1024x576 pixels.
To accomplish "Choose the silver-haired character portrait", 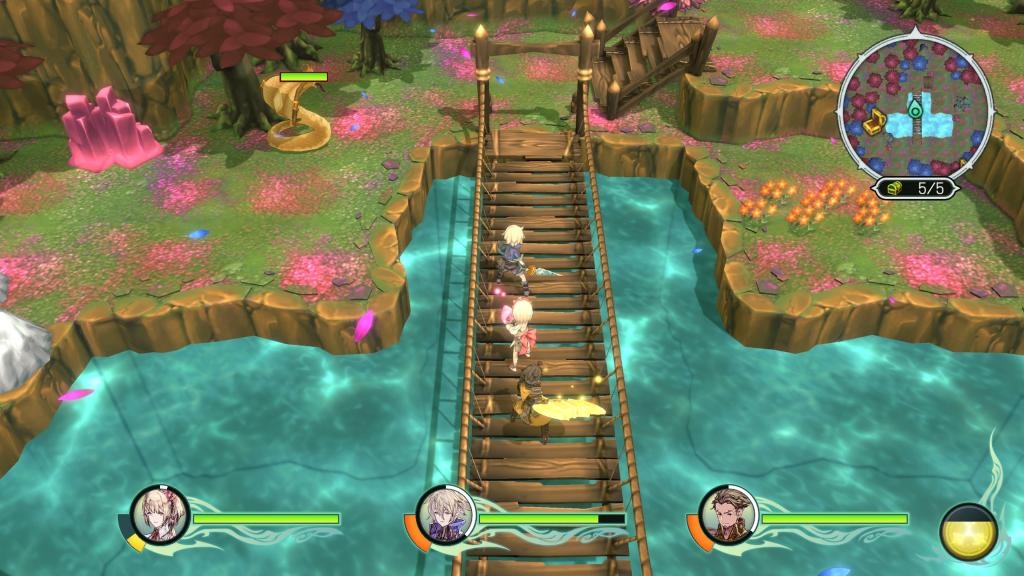I will coord(444,514).
